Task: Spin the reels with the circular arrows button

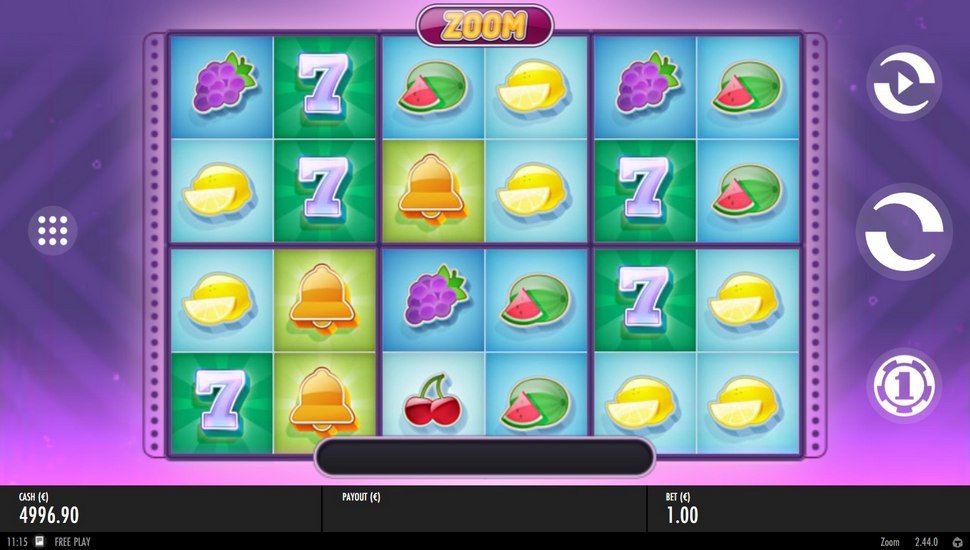Action: coord(904,233)
